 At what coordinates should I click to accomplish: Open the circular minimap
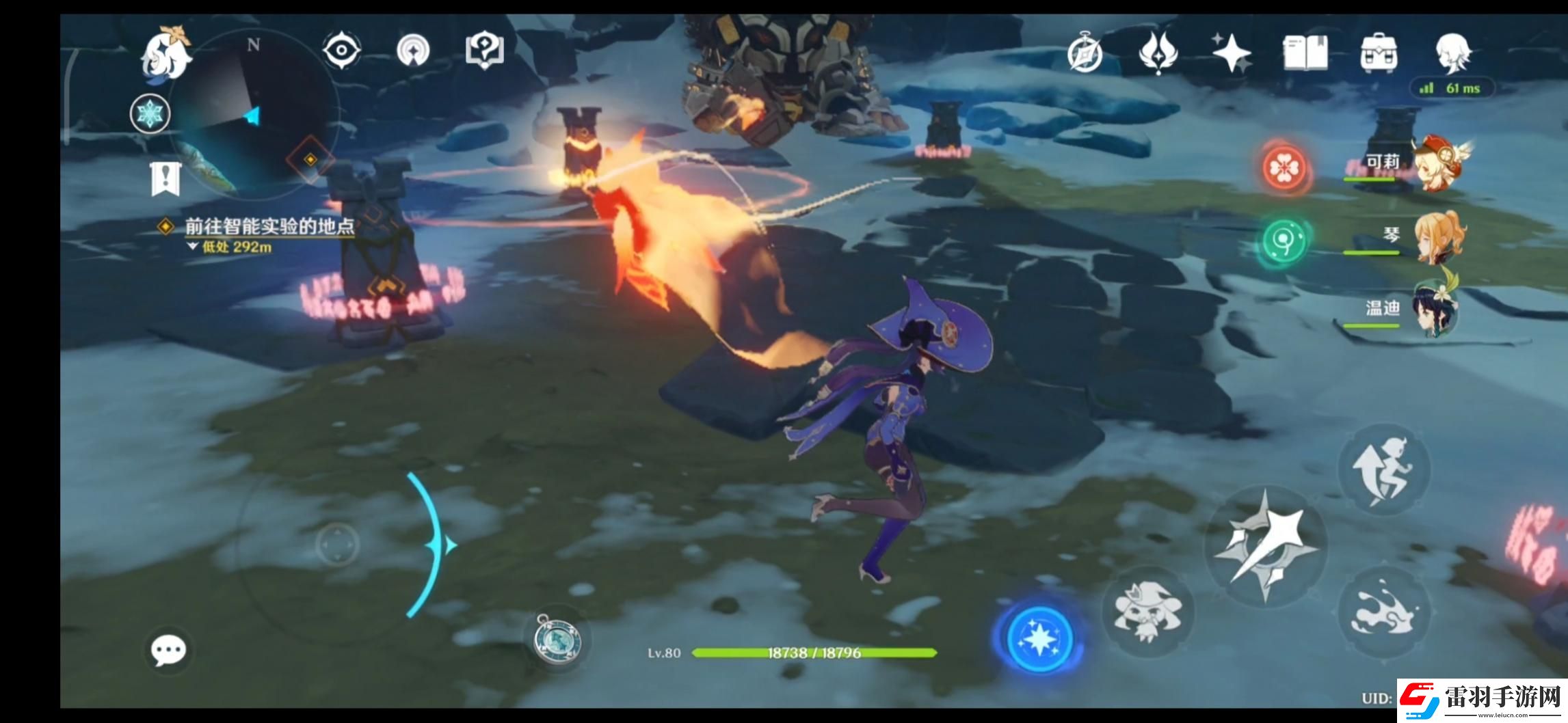click(253, 118)
